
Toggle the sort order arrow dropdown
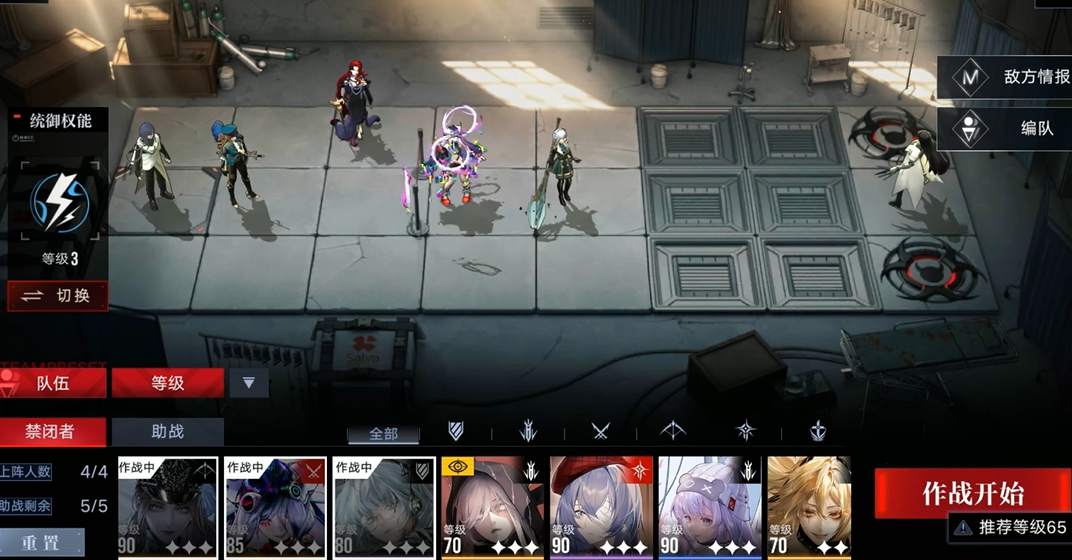click(x=249, y=383)
